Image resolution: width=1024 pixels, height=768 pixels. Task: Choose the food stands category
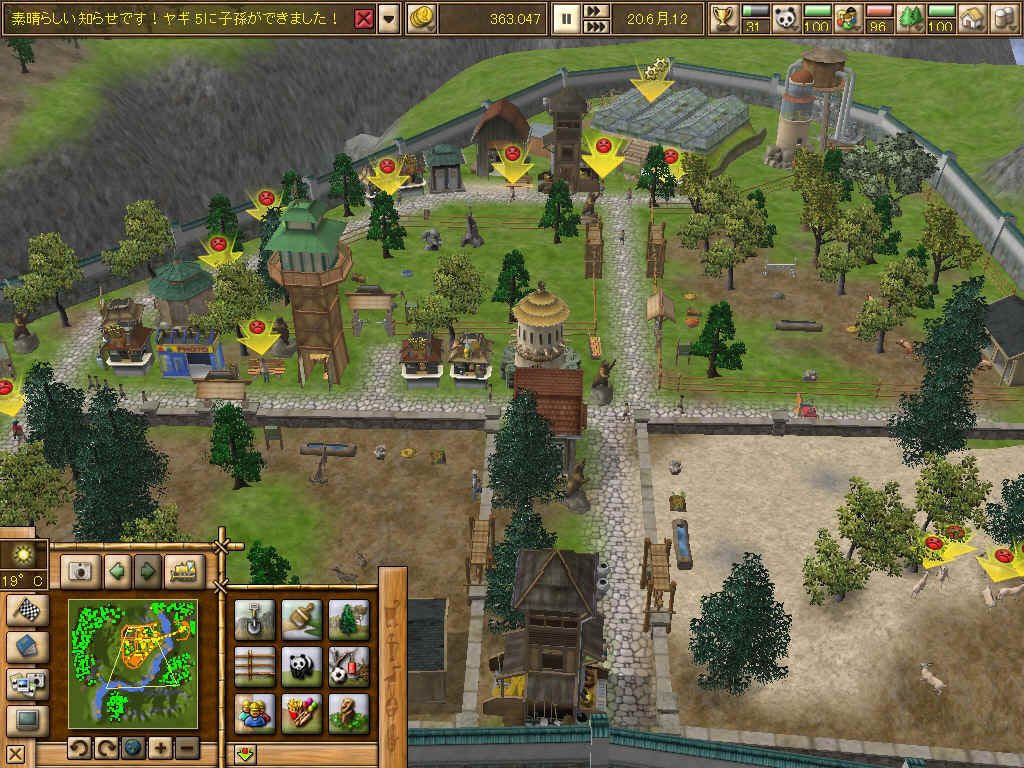(301, 713)
